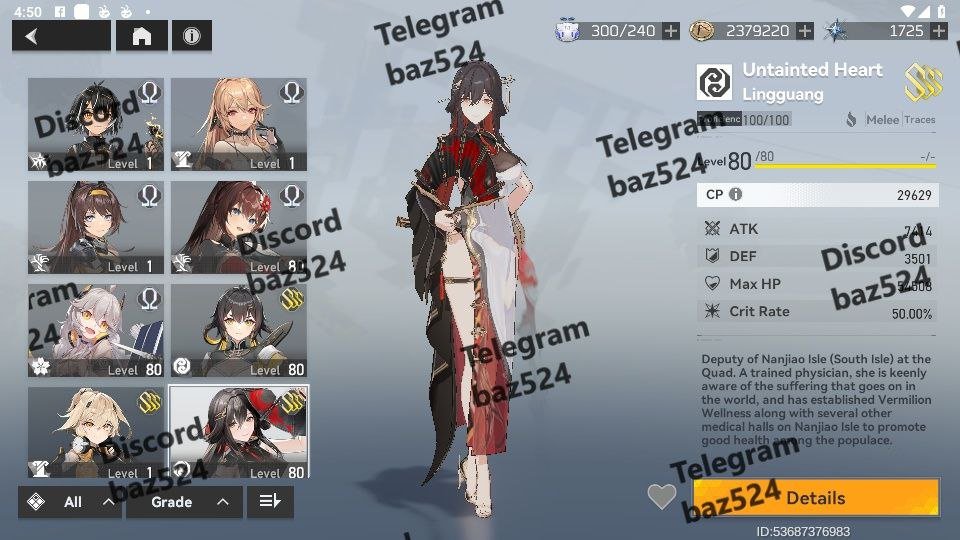Return to the home screen
The image size is (960, 540).
pyautogui.click(x=142, y=36)
